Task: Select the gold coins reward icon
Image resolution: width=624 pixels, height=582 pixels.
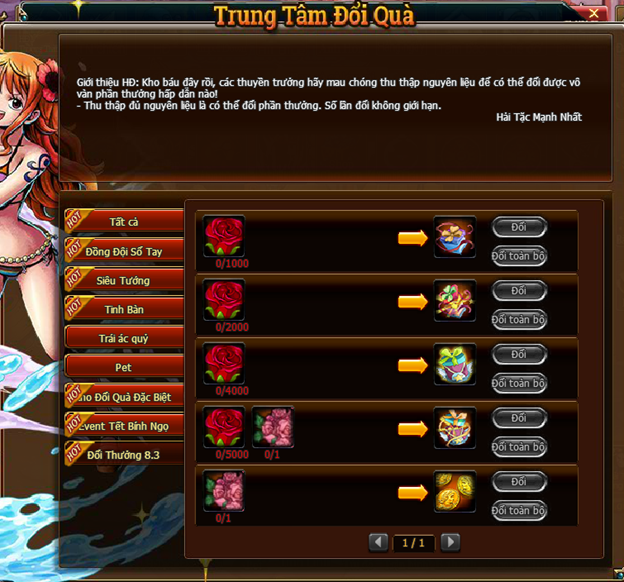Action: [455, 492]
